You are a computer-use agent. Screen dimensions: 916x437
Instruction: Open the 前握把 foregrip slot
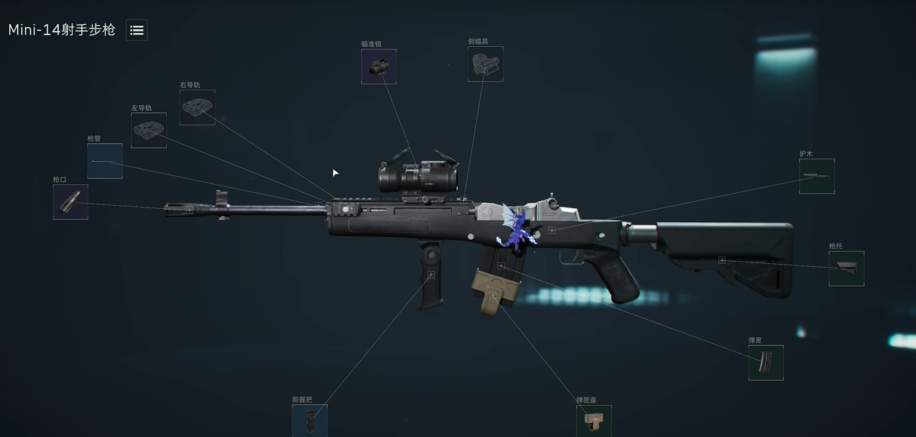(x=309, y=420)
